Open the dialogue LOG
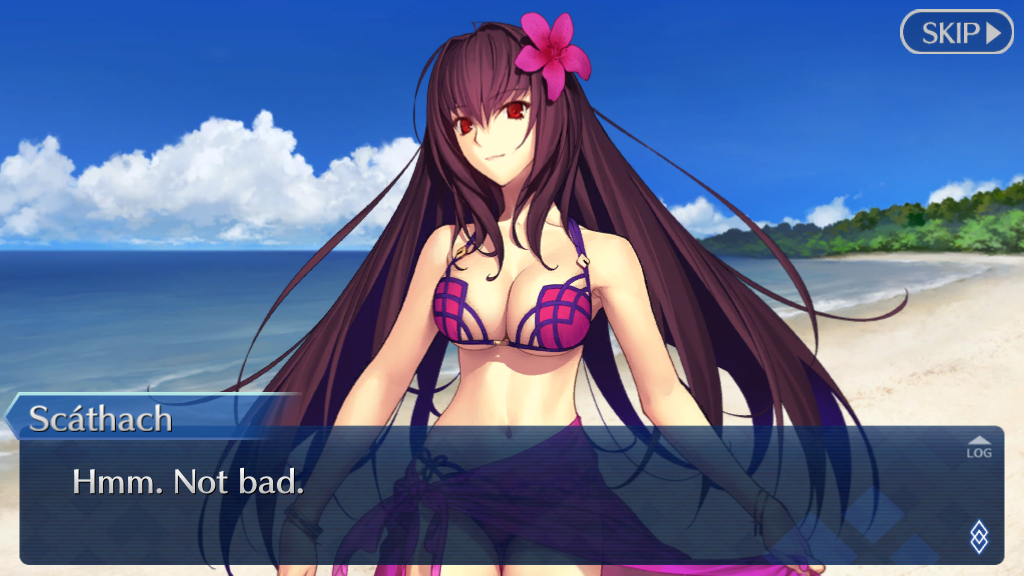This screenshot has height=576, width=1024. point(978,447)
